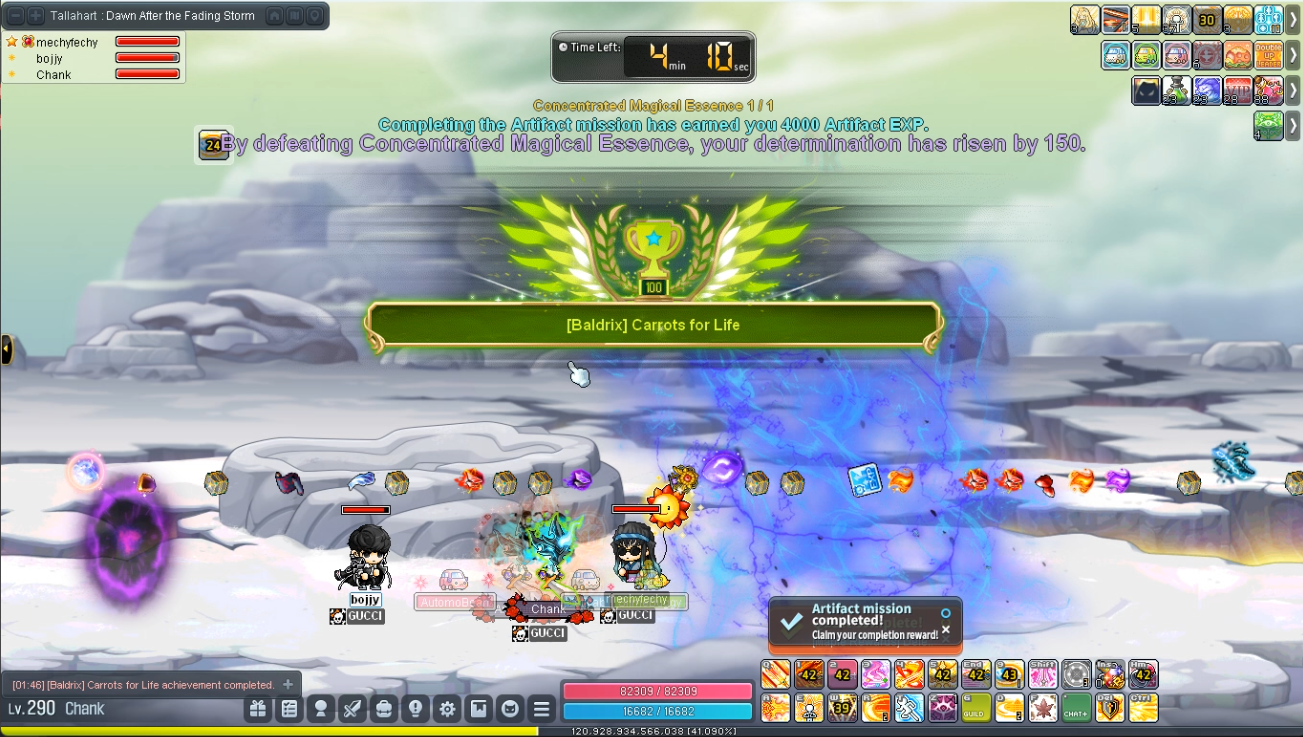Open the checklist menu icon

(289, 709)
